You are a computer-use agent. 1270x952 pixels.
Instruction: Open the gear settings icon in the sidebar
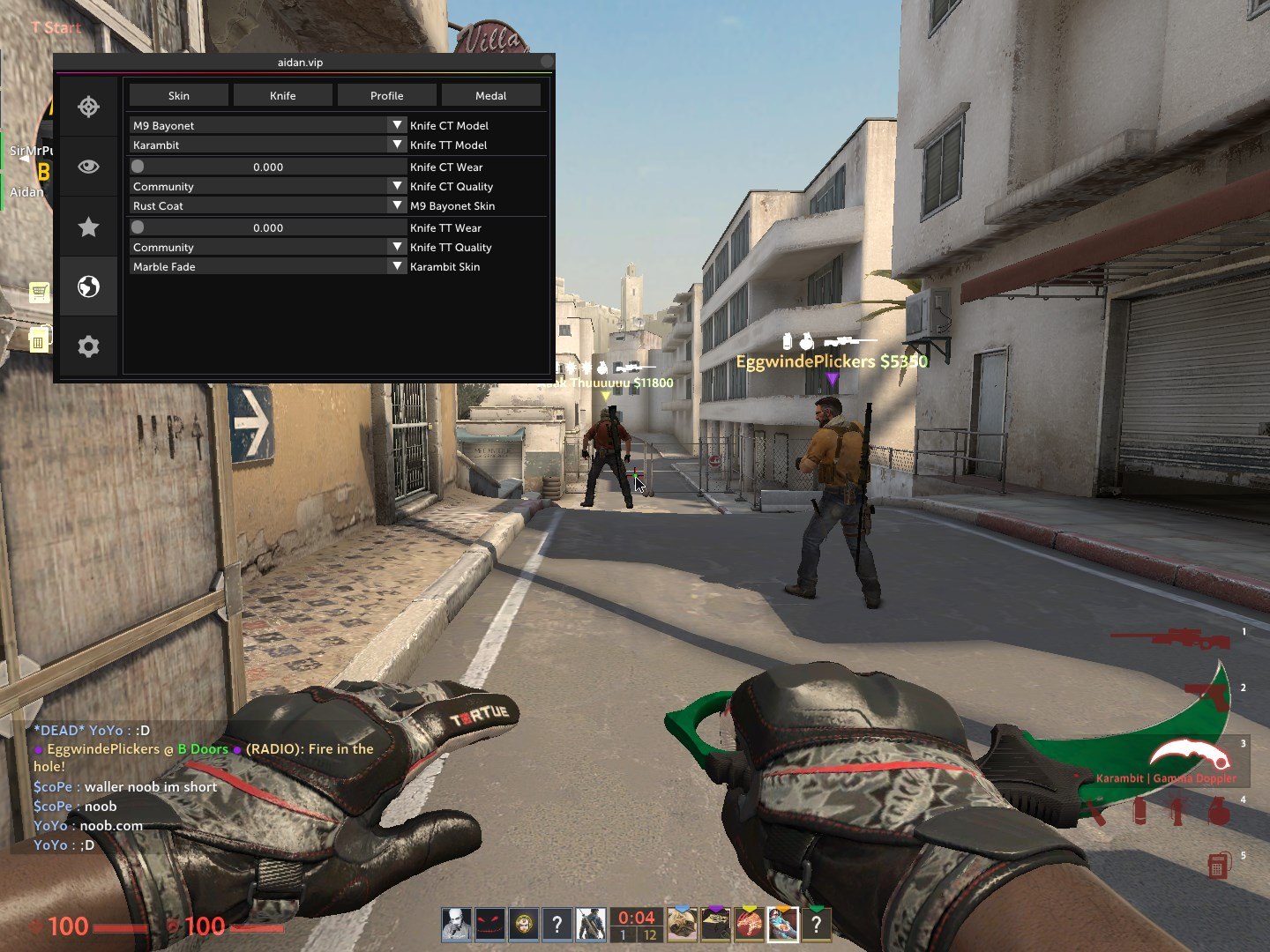point(88,346)
